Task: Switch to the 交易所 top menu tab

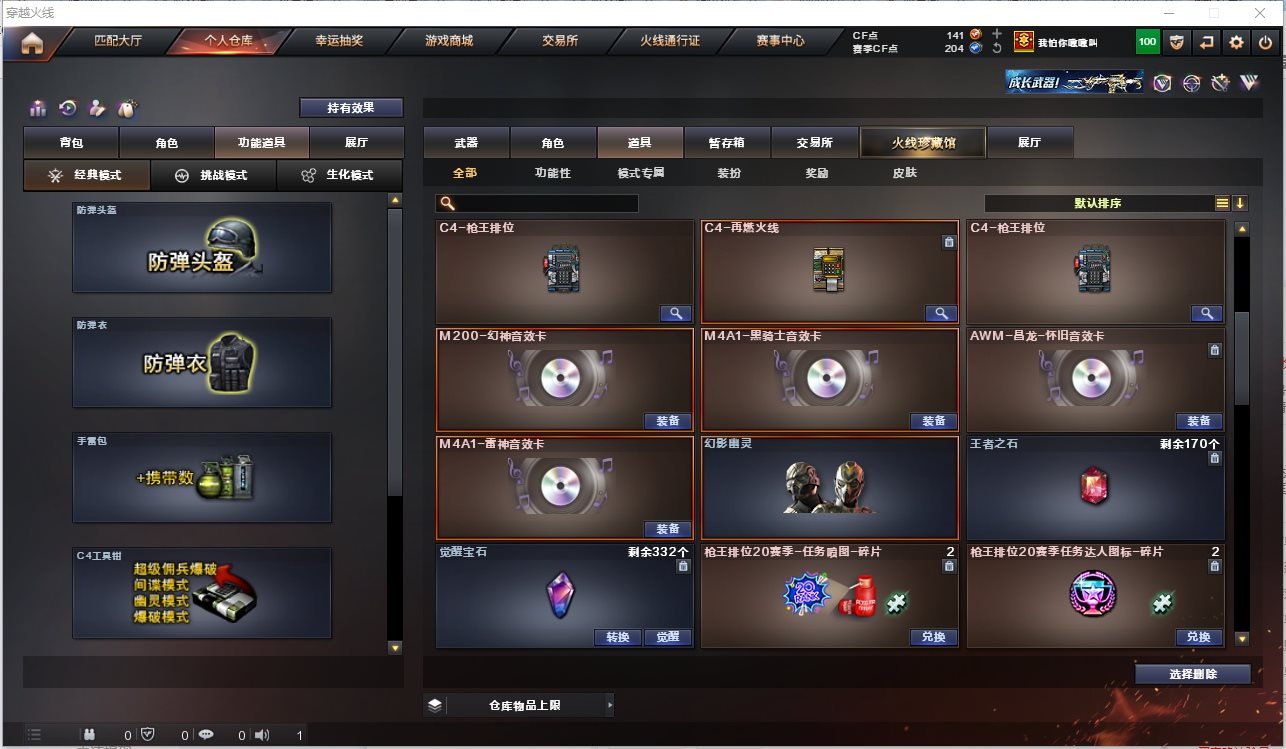Action: tap(560, 42)
